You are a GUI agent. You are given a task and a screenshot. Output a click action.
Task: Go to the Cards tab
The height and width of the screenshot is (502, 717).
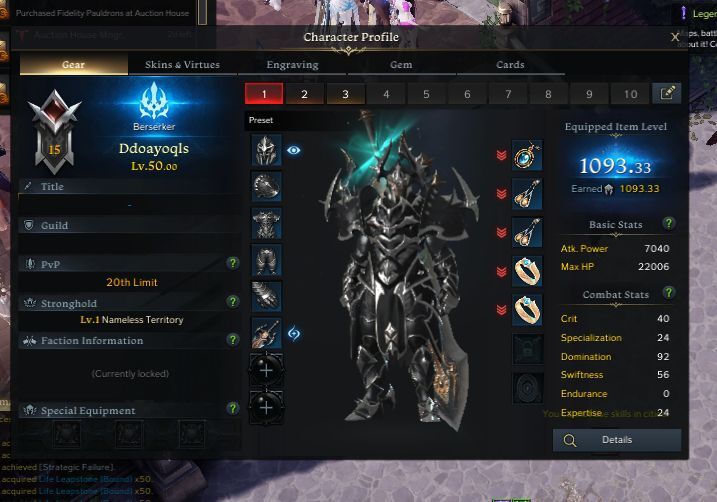tap(510, 65)
